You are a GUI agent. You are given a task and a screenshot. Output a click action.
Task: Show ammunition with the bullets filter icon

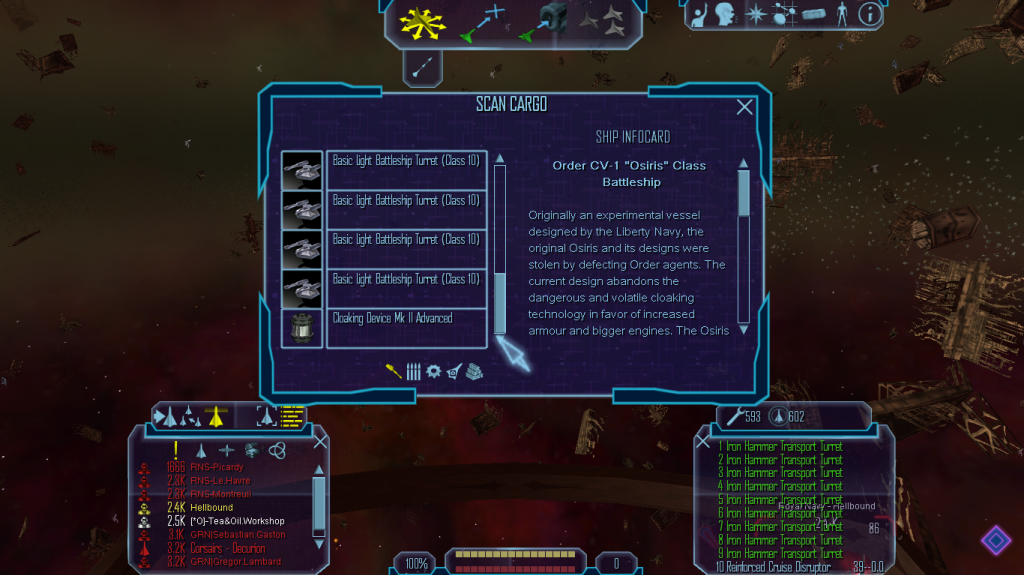coord(413,371)
